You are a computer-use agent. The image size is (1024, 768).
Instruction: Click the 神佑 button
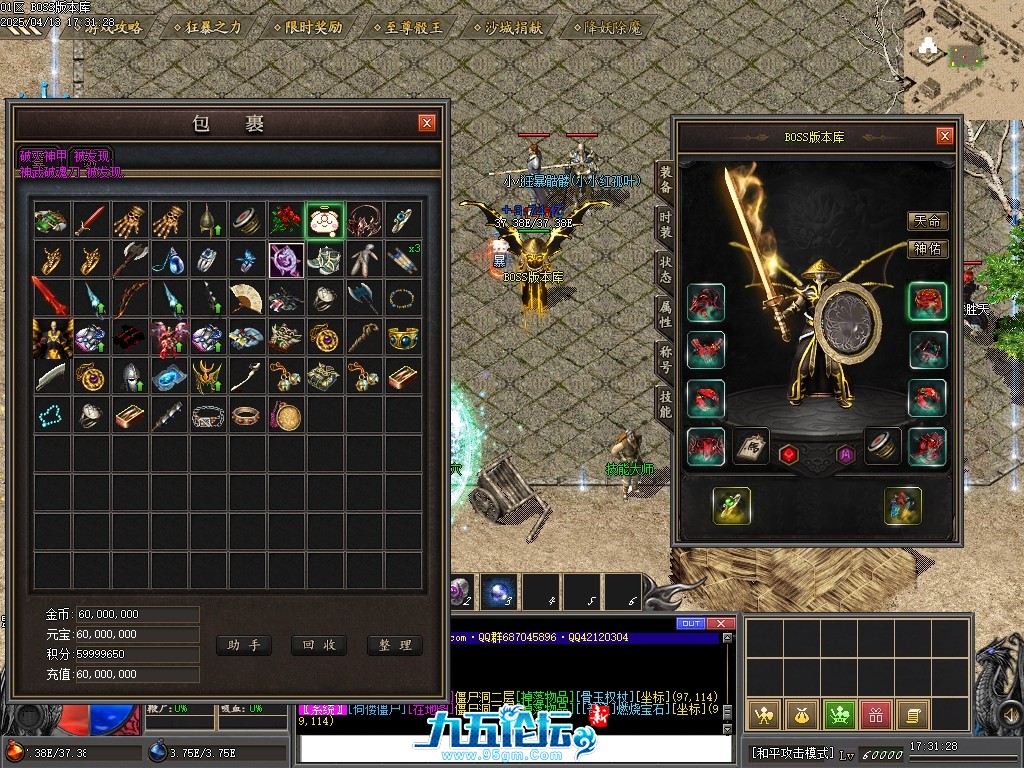(927, 249)
